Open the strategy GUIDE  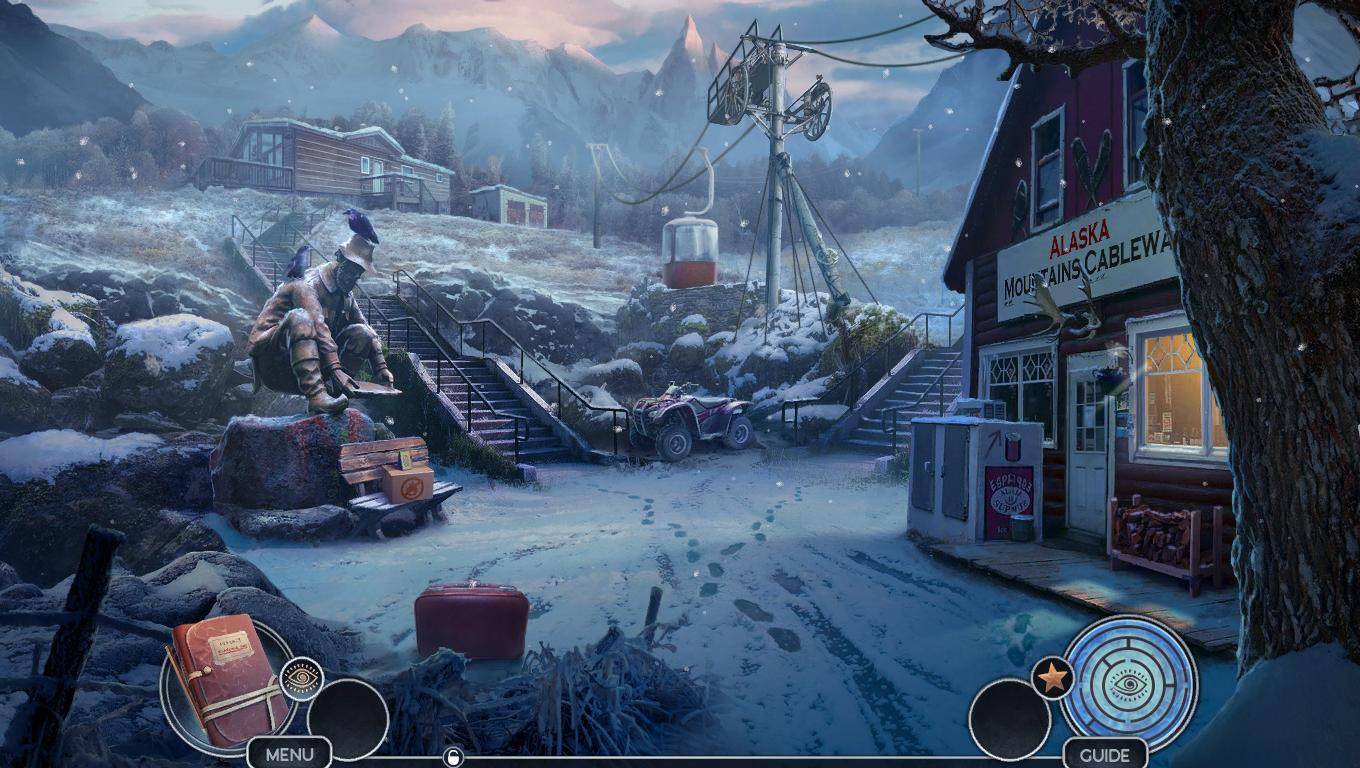(1105, 754)
